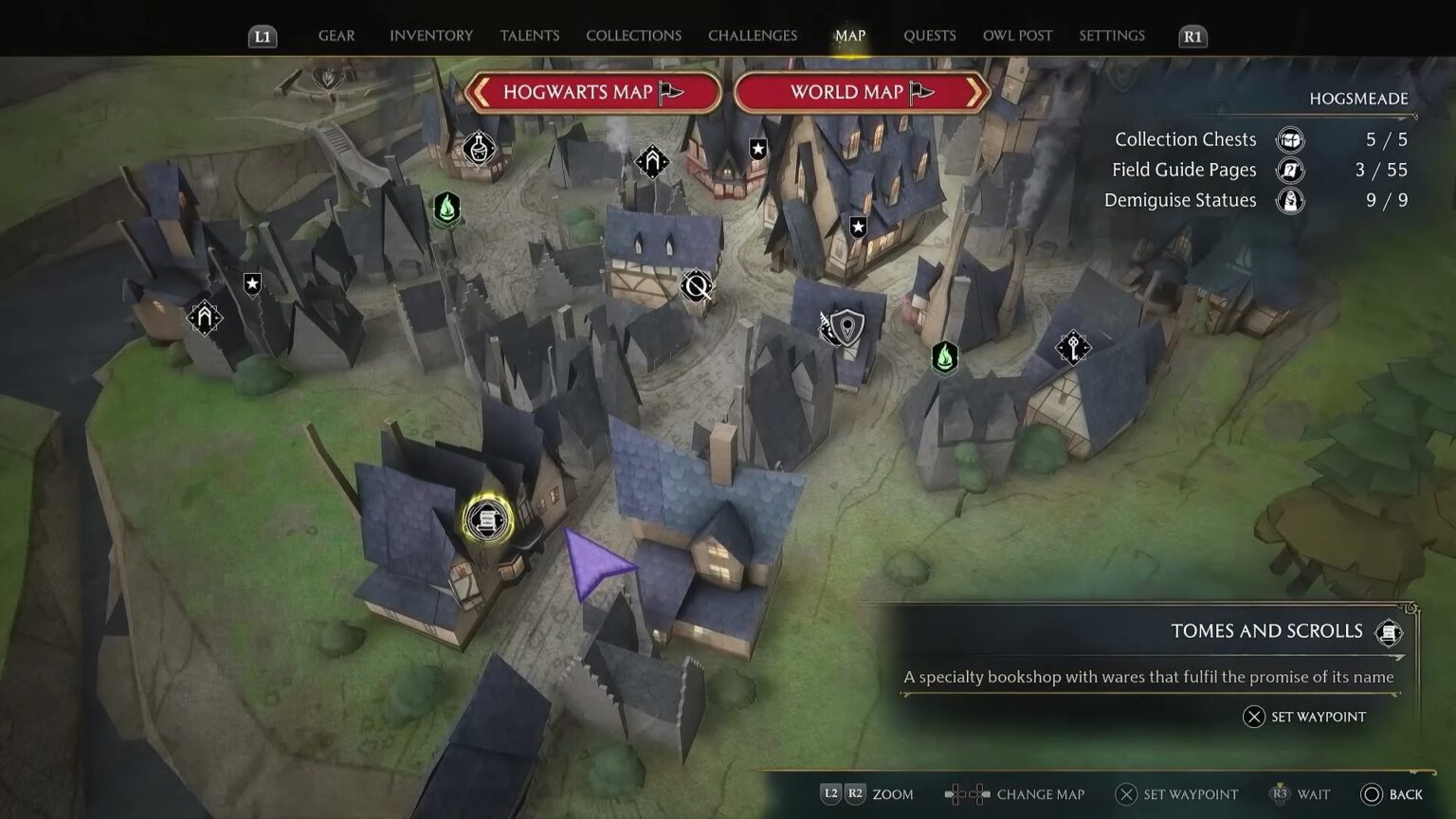1456x819 pixels.
Task: Click the second green Floo Flame marker center right
Action: 944,357
